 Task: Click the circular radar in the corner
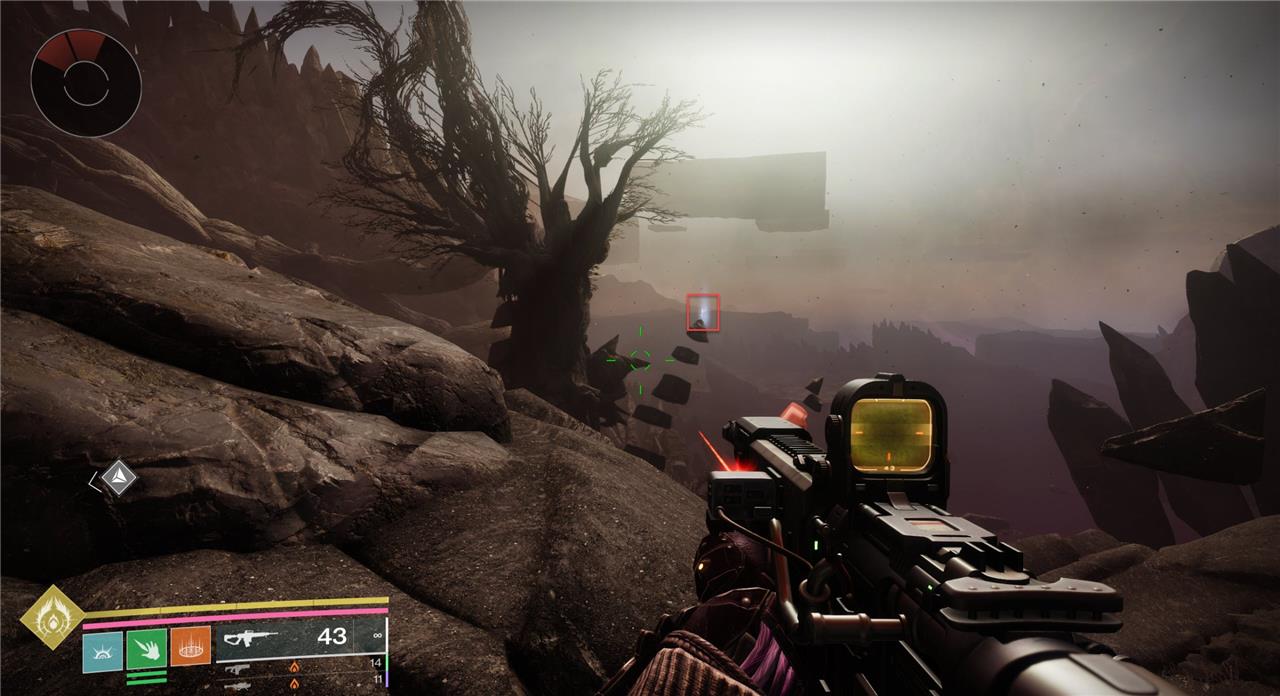85,83
